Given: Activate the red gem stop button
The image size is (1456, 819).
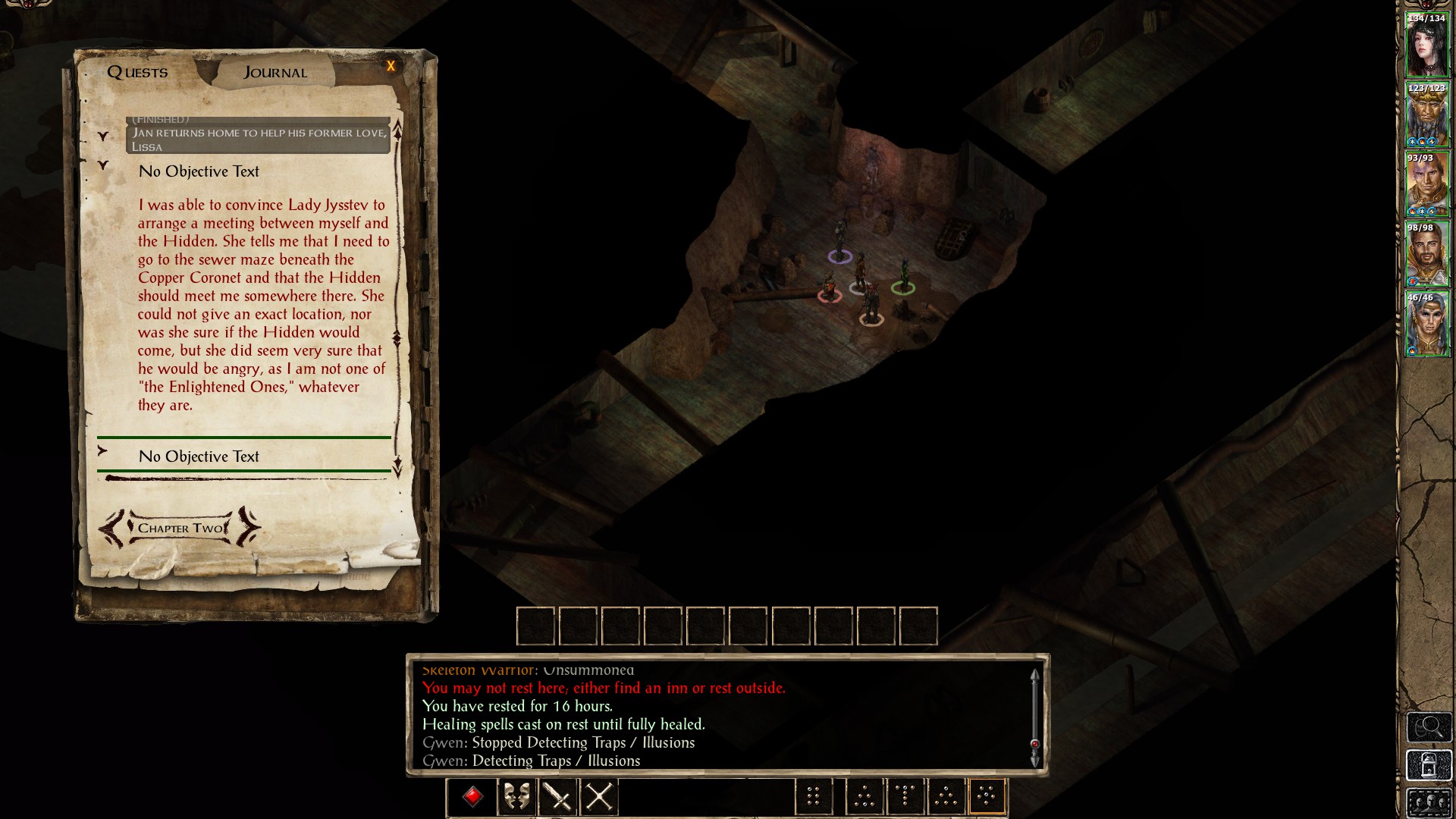Looking at the screenshot, I should pyautogui.click(x=473, y=797).
